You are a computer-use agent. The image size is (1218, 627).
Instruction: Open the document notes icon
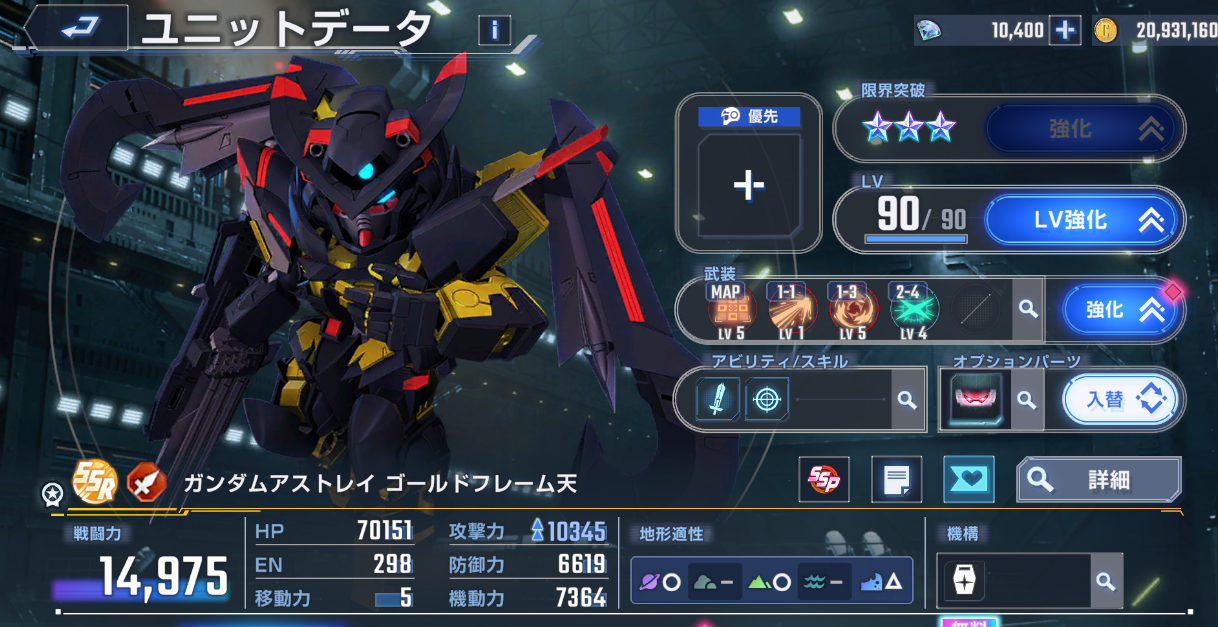point(896,482)
